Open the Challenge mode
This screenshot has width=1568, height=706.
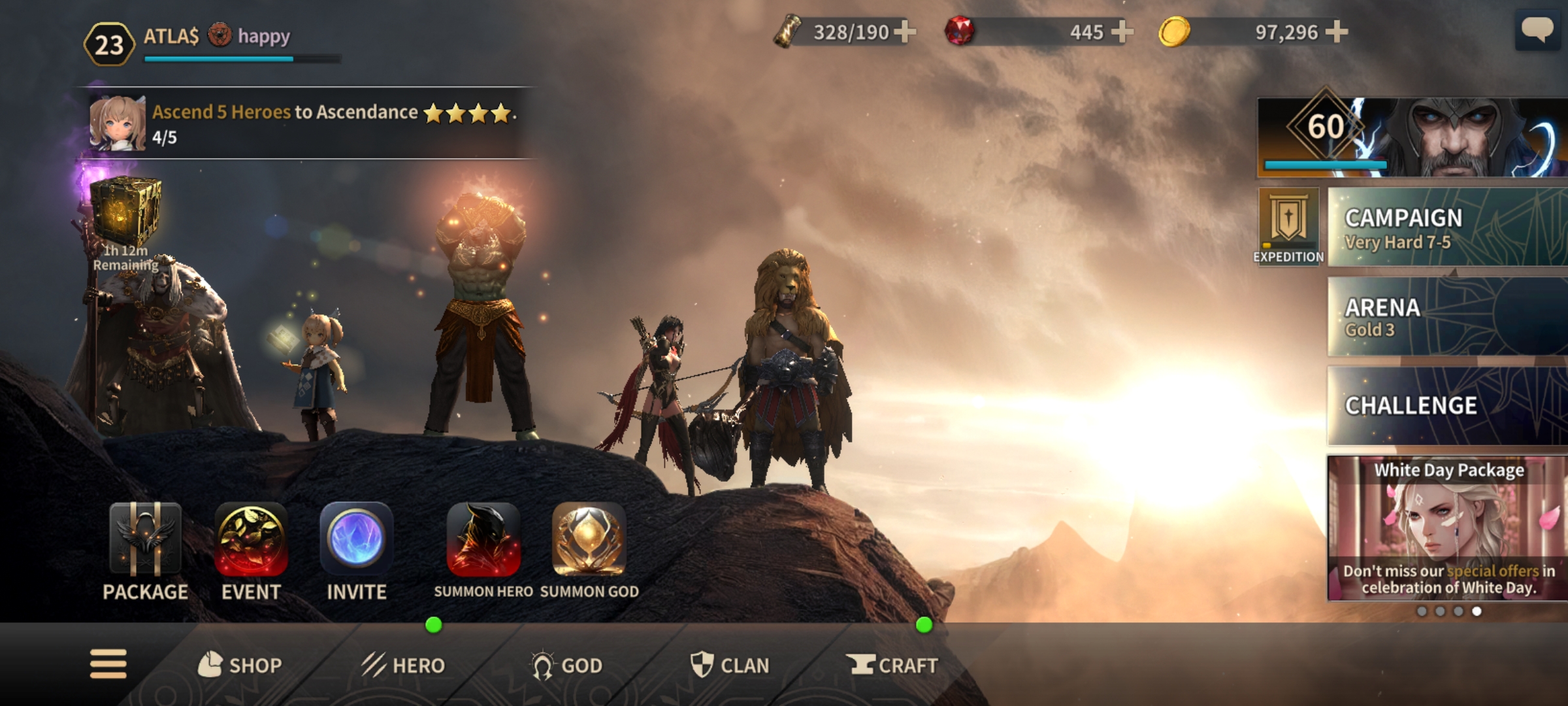click(x=1447, y=406)
